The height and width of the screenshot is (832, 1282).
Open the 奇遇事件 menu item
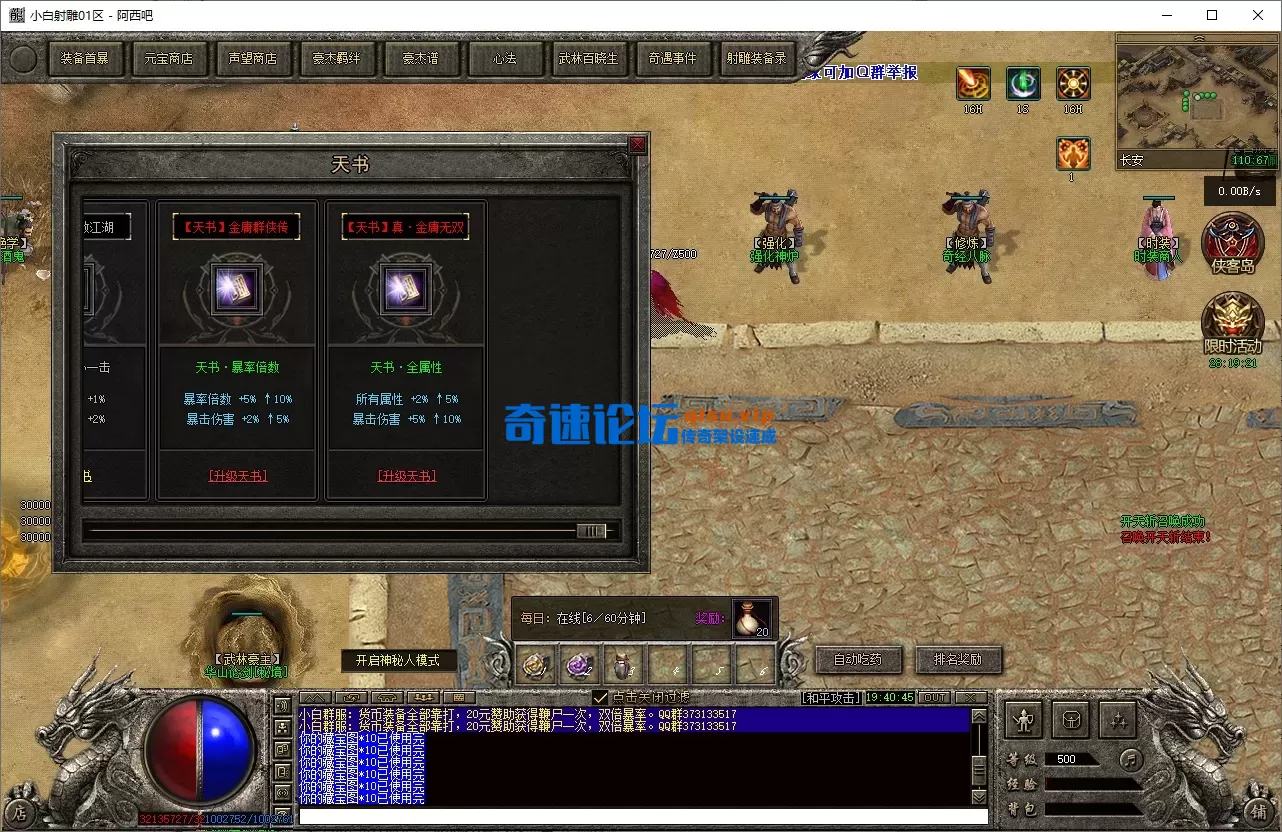[x=674, y=58]
